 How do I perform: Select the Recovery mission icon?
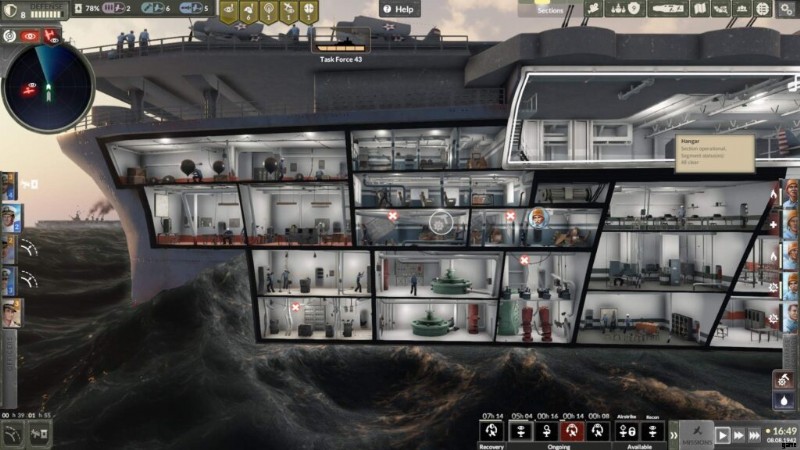point(491,431)
